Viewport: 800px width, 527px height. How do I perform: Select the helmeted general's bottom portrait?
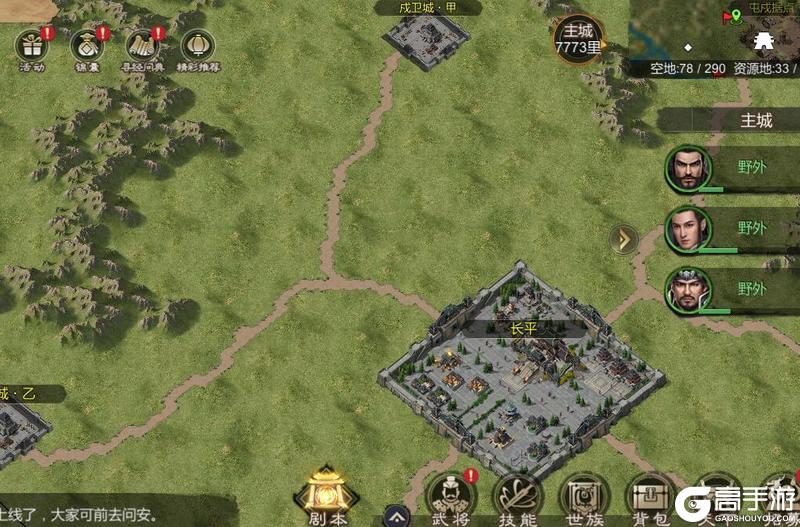tap(688, 290)
